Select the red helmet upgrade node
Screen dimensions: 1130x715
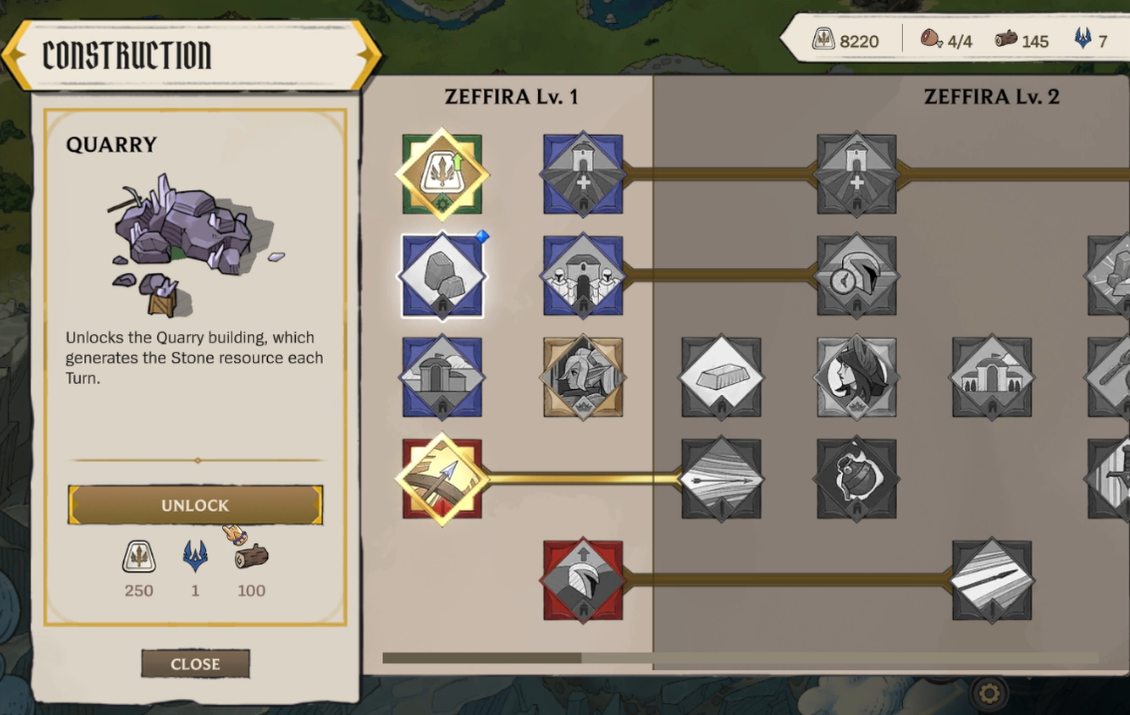pyautogui.click(x=582, y=580)
